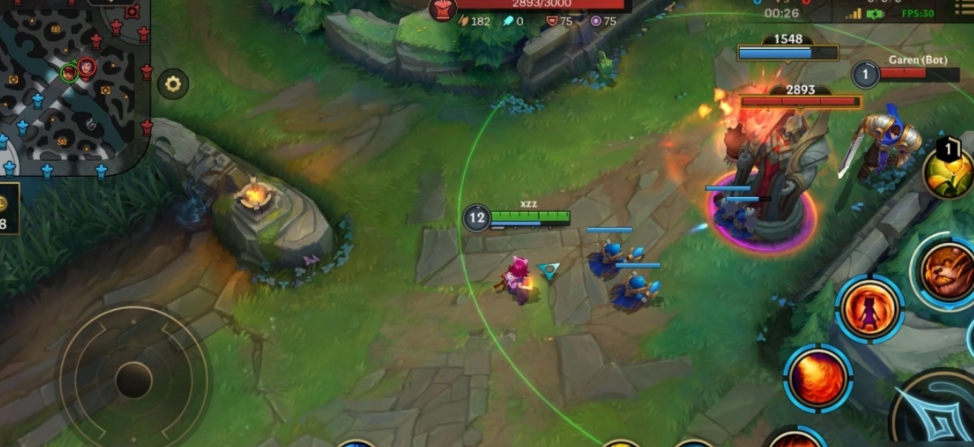The height and width of the screenshot is (447, 974).
Task: Activate the bear Tibbers ultimate ability
Action: 946,271
